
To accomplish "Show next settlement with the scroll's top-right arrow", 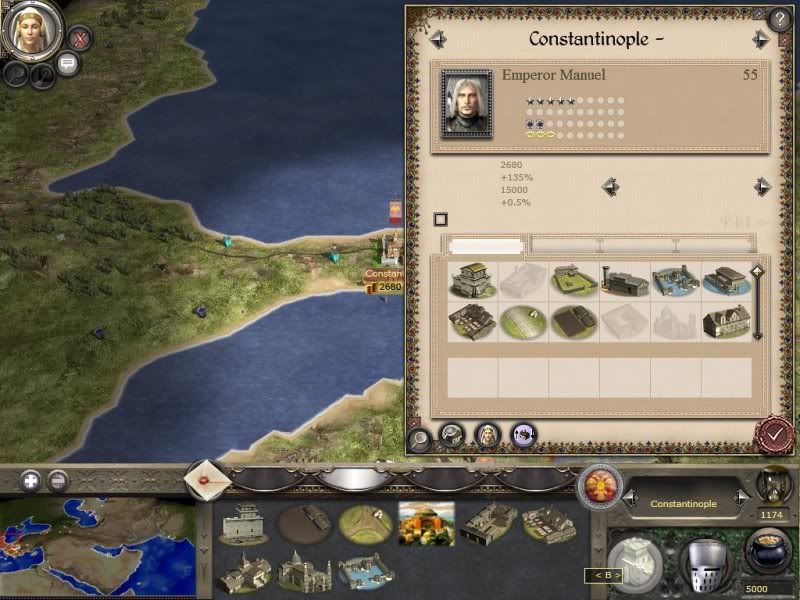I will pos(762,40).
